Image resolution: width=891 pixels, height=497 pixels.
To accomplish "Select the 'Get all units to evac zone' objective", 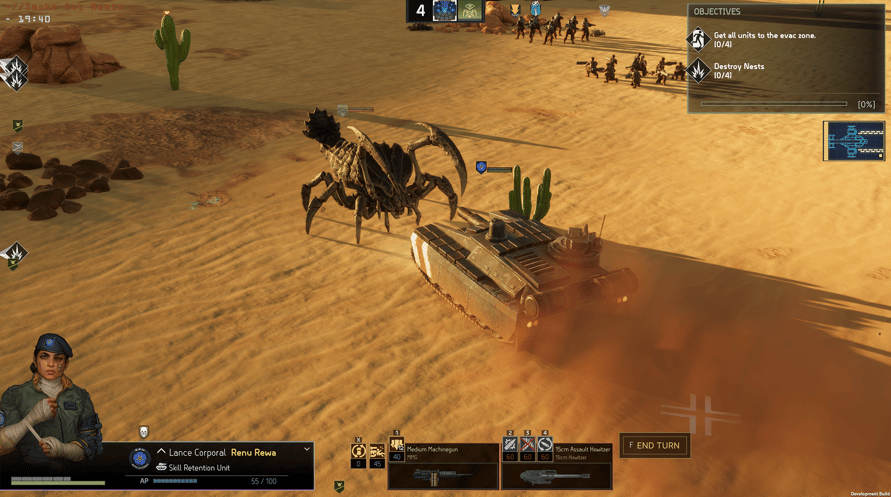I will [x=765, y=39].
